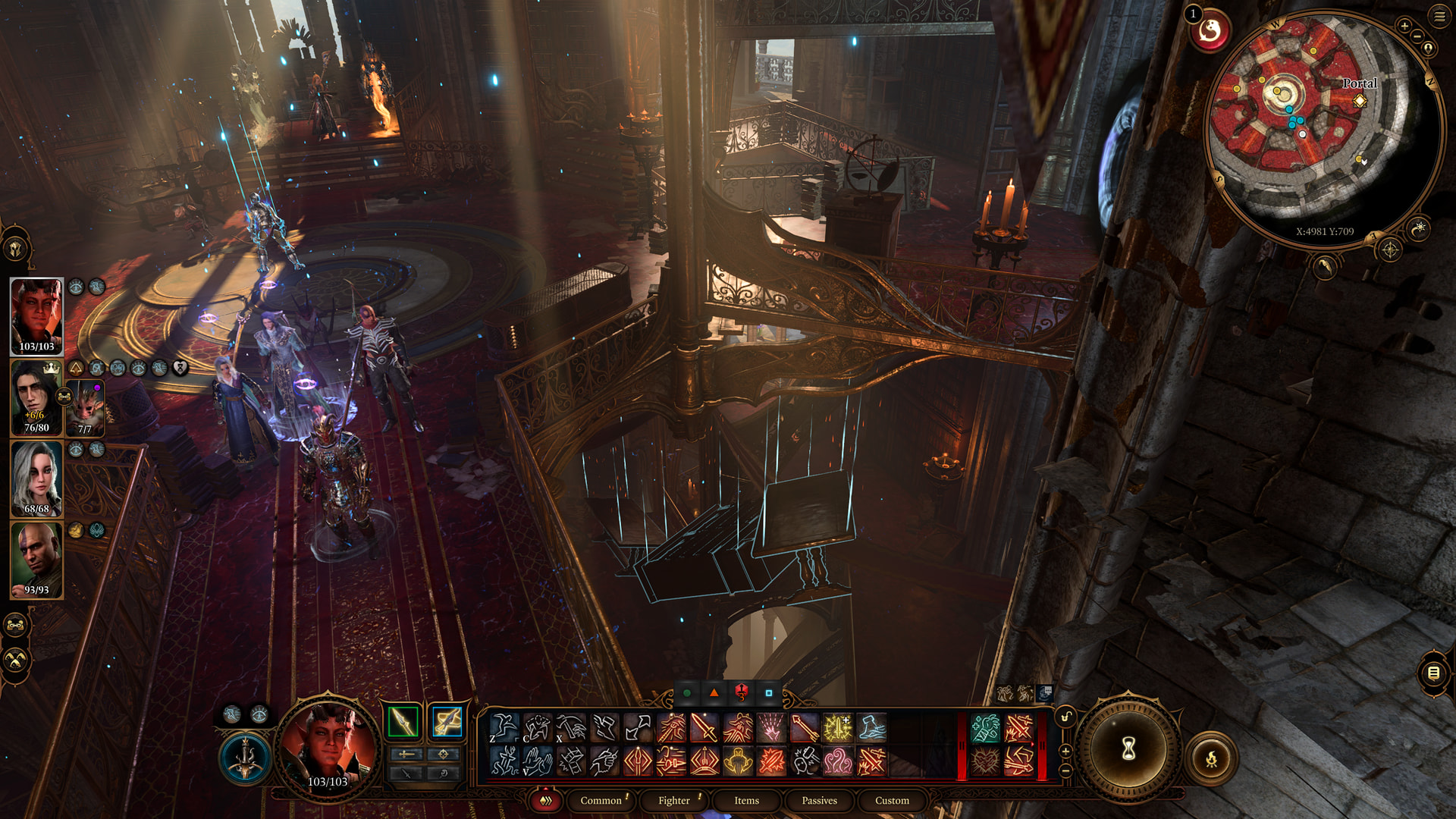Open the campfire rest button

[x=1211, y=758]
